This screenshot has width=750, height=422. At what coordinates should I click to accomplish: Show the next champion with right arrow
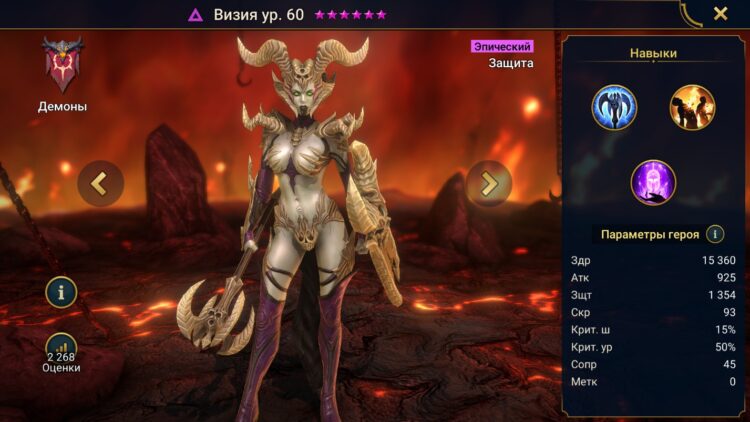point(489,183)
